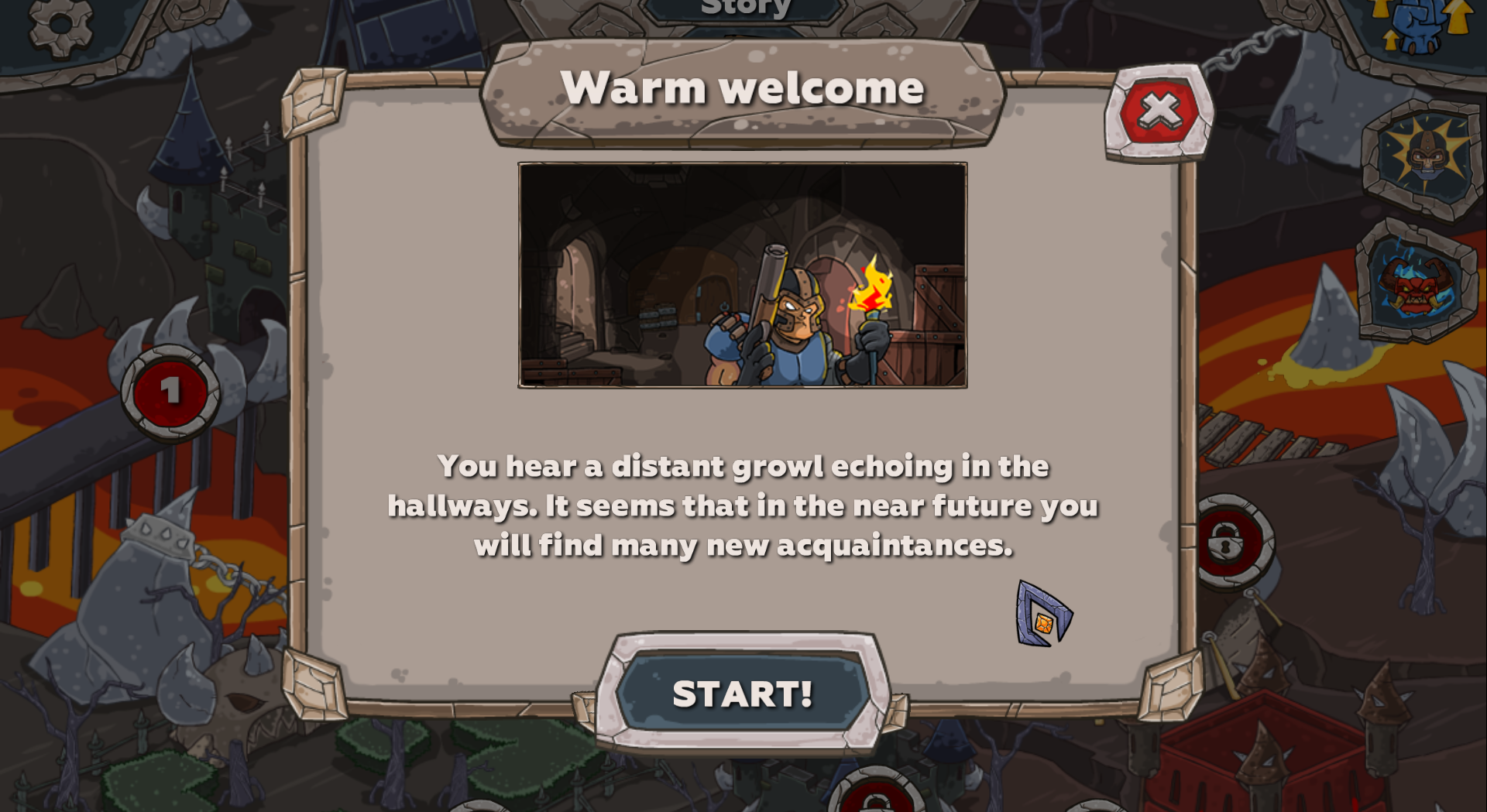
Task: Select the Story tab at the top
Action: point(742,8)
